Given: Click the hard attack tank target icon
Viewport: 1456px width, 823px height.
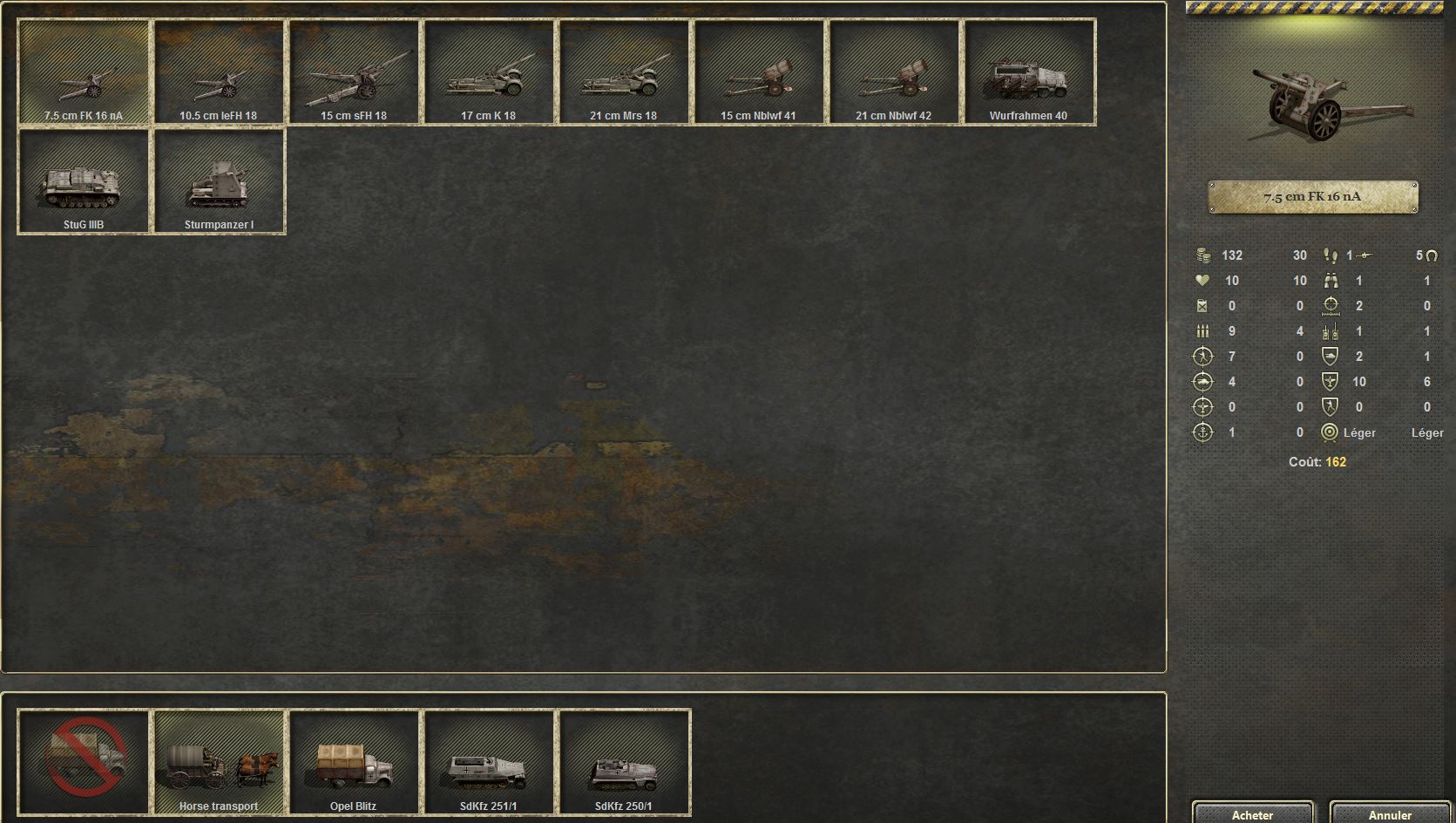Looking at the screenshot, I should [x=1203, y=382].
